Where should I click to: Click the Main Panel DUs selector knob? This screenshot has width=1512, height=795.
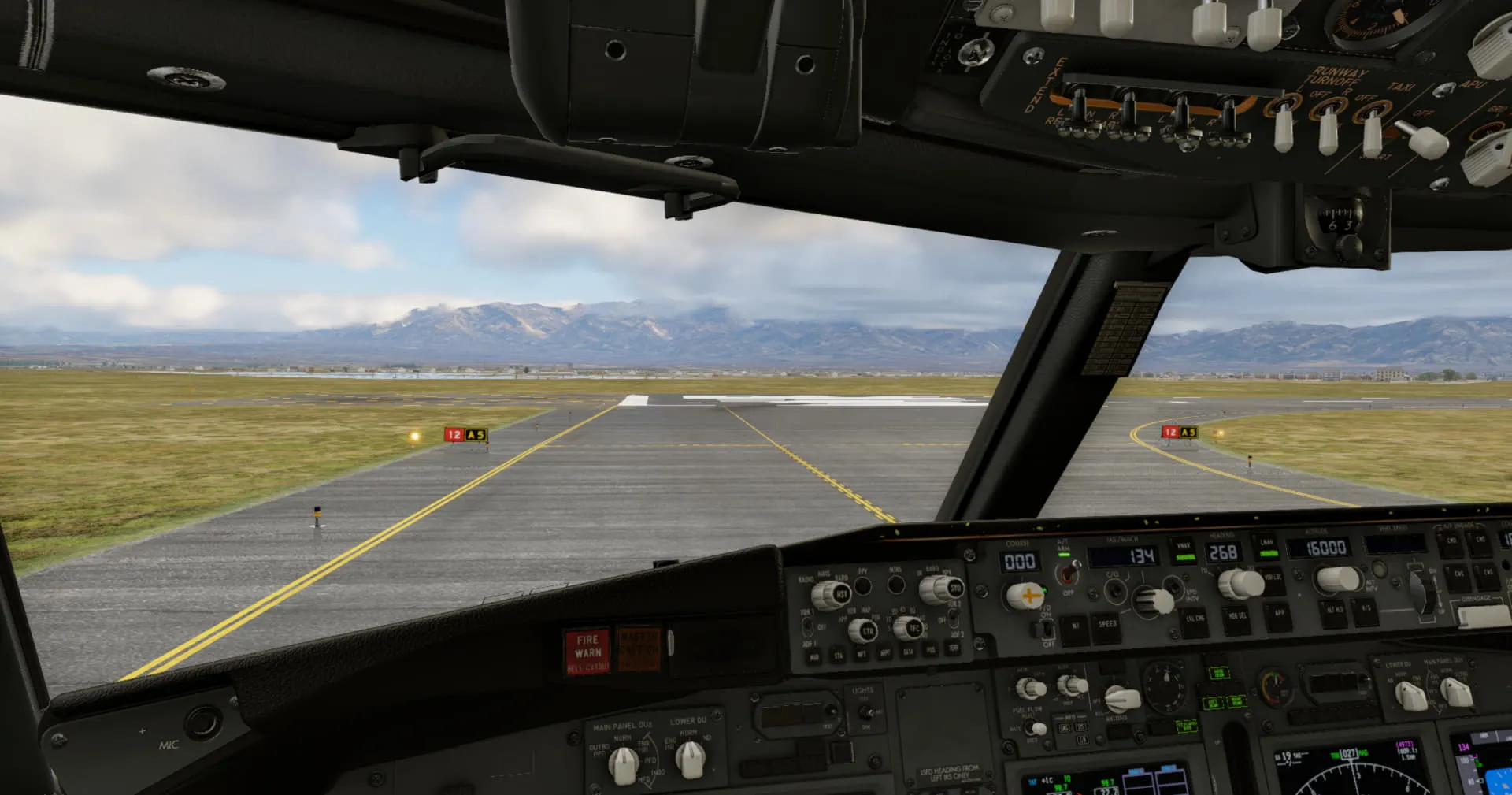pyautogui.click(x=624, y=763)
